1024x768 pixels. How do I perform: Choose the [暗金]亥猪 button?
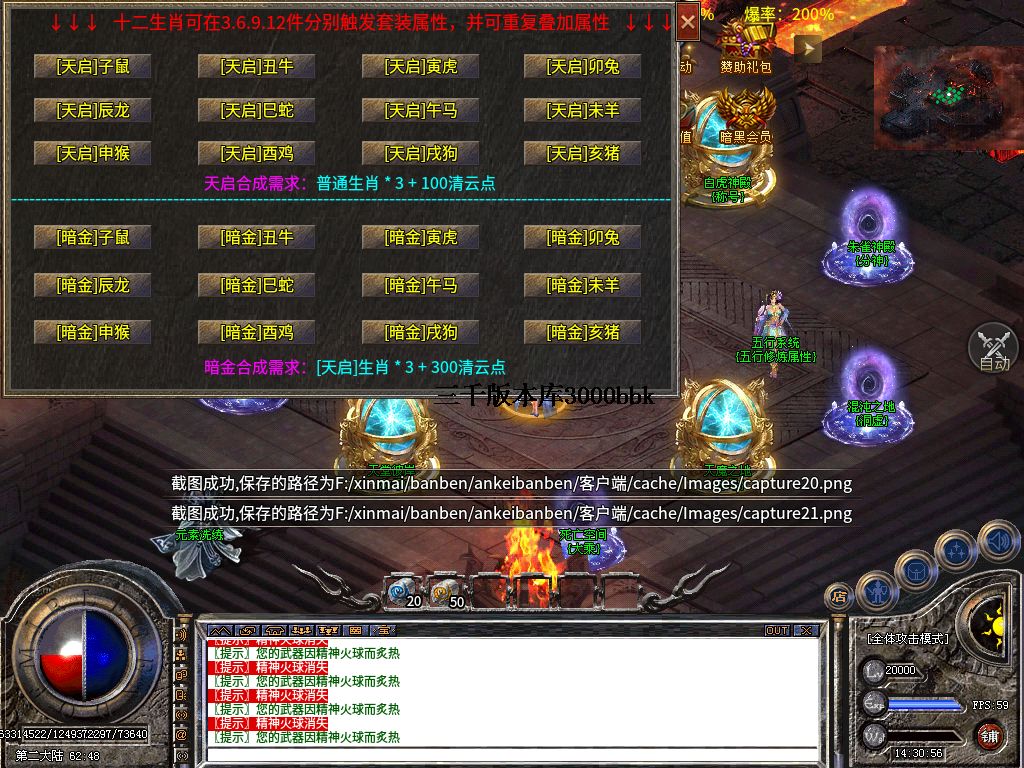(x=582, y=332)
